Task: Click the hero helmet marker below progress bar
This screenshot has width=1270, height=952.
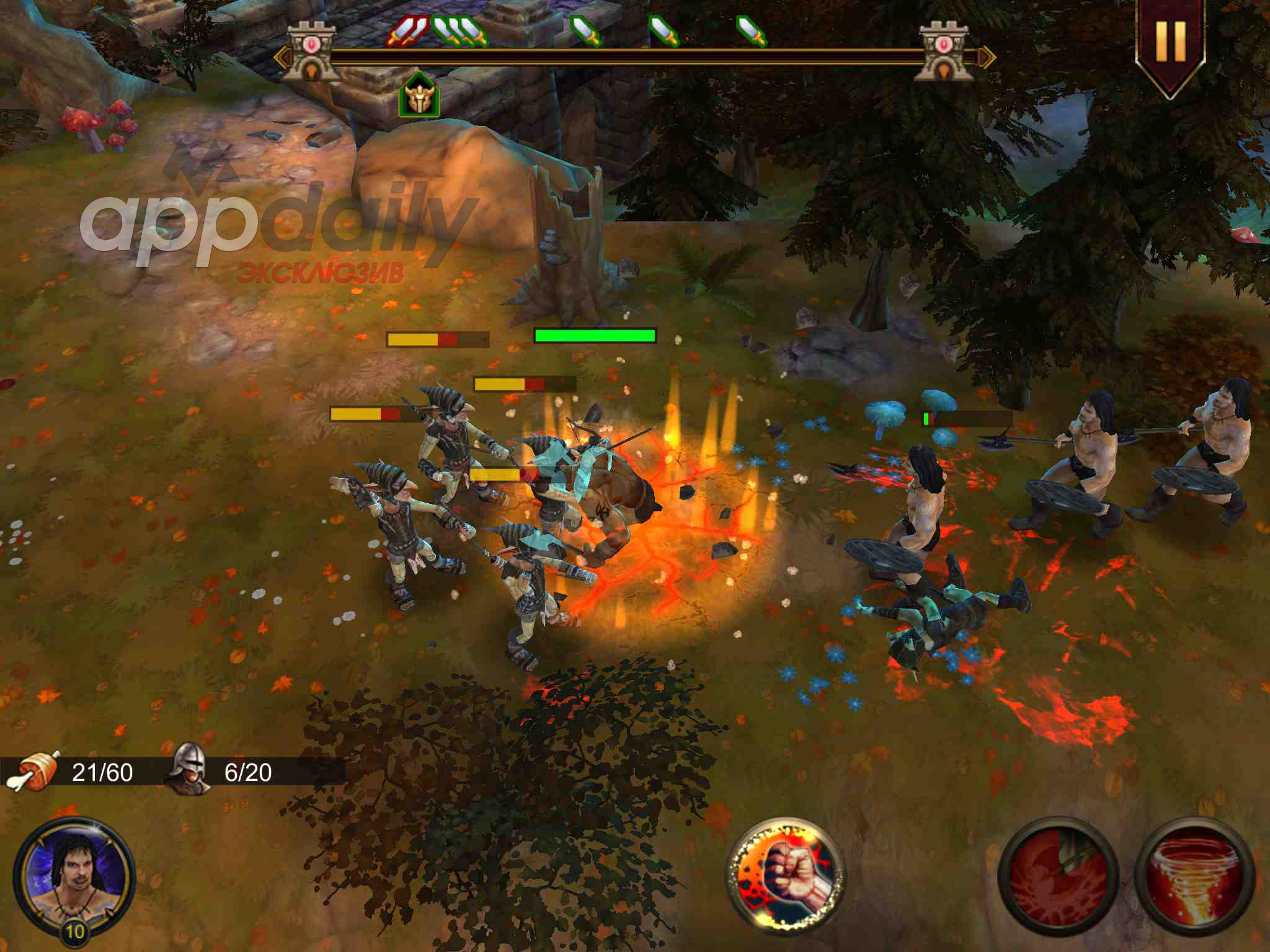Action: point(419,96)
